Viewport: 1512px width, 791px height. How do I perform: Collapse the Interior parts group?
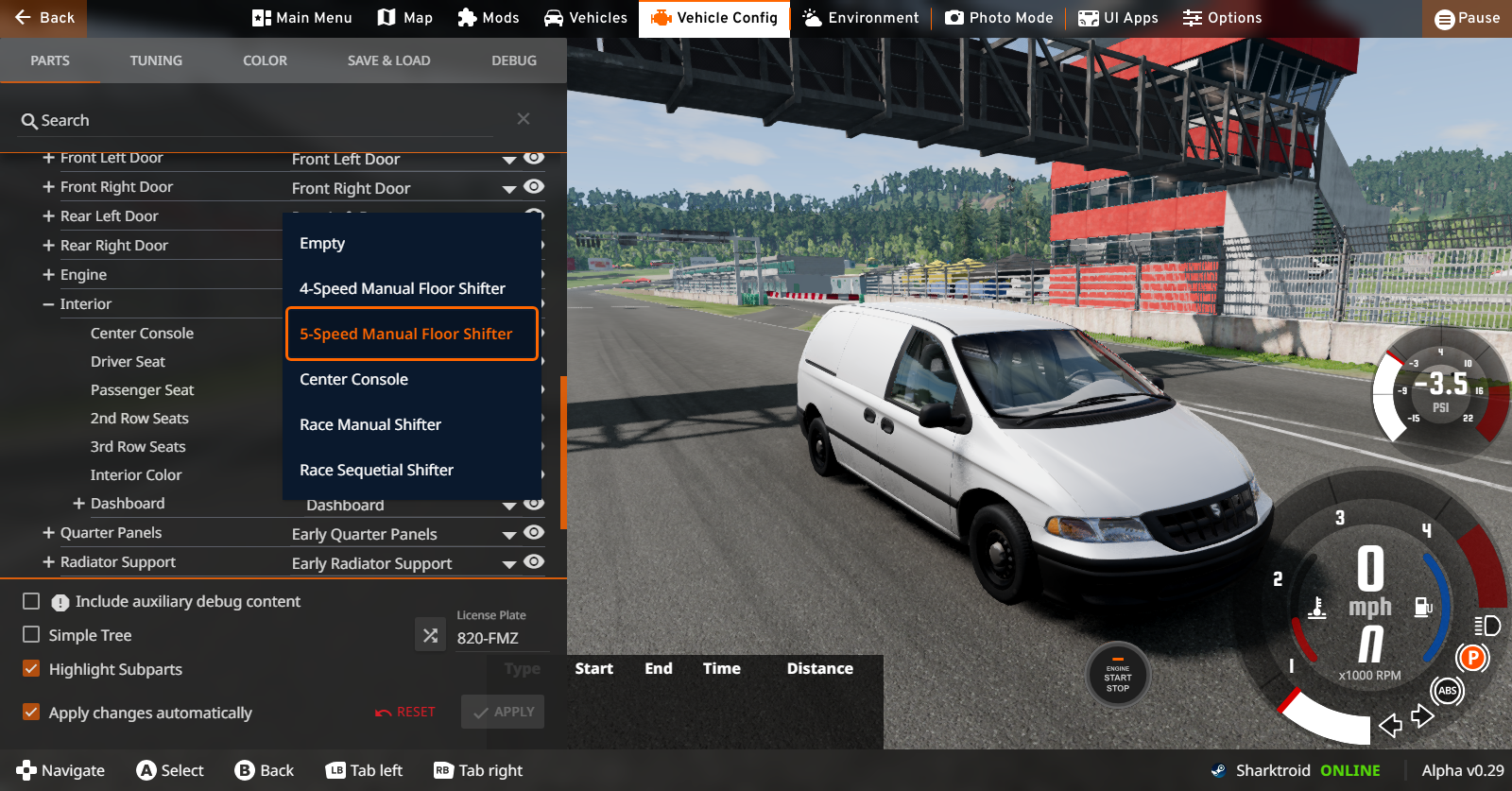tap(48, 304)
